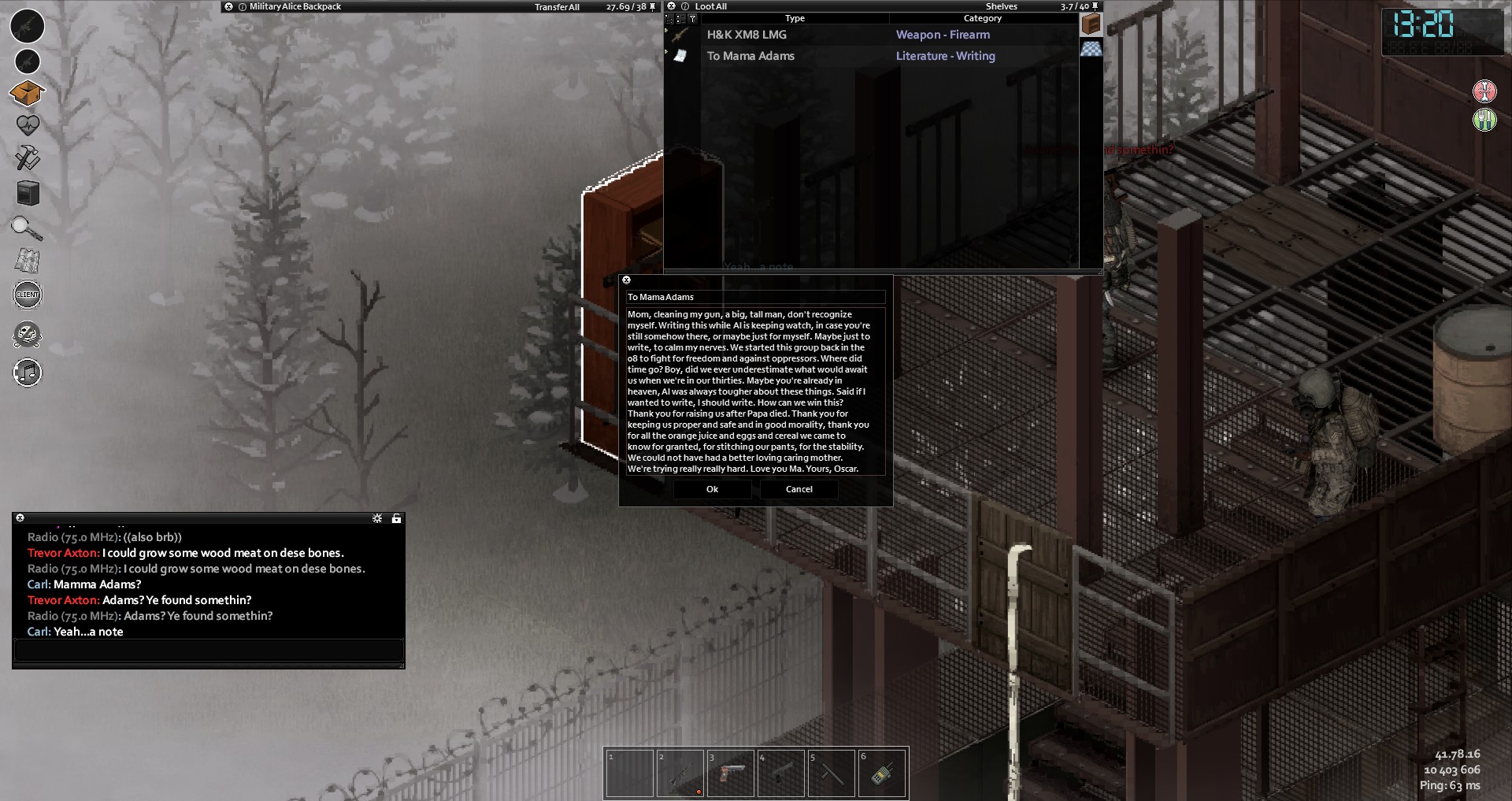Open the world map
Image resolution: width=1512 pixels, height=801 pixels.
pos(28,261)
